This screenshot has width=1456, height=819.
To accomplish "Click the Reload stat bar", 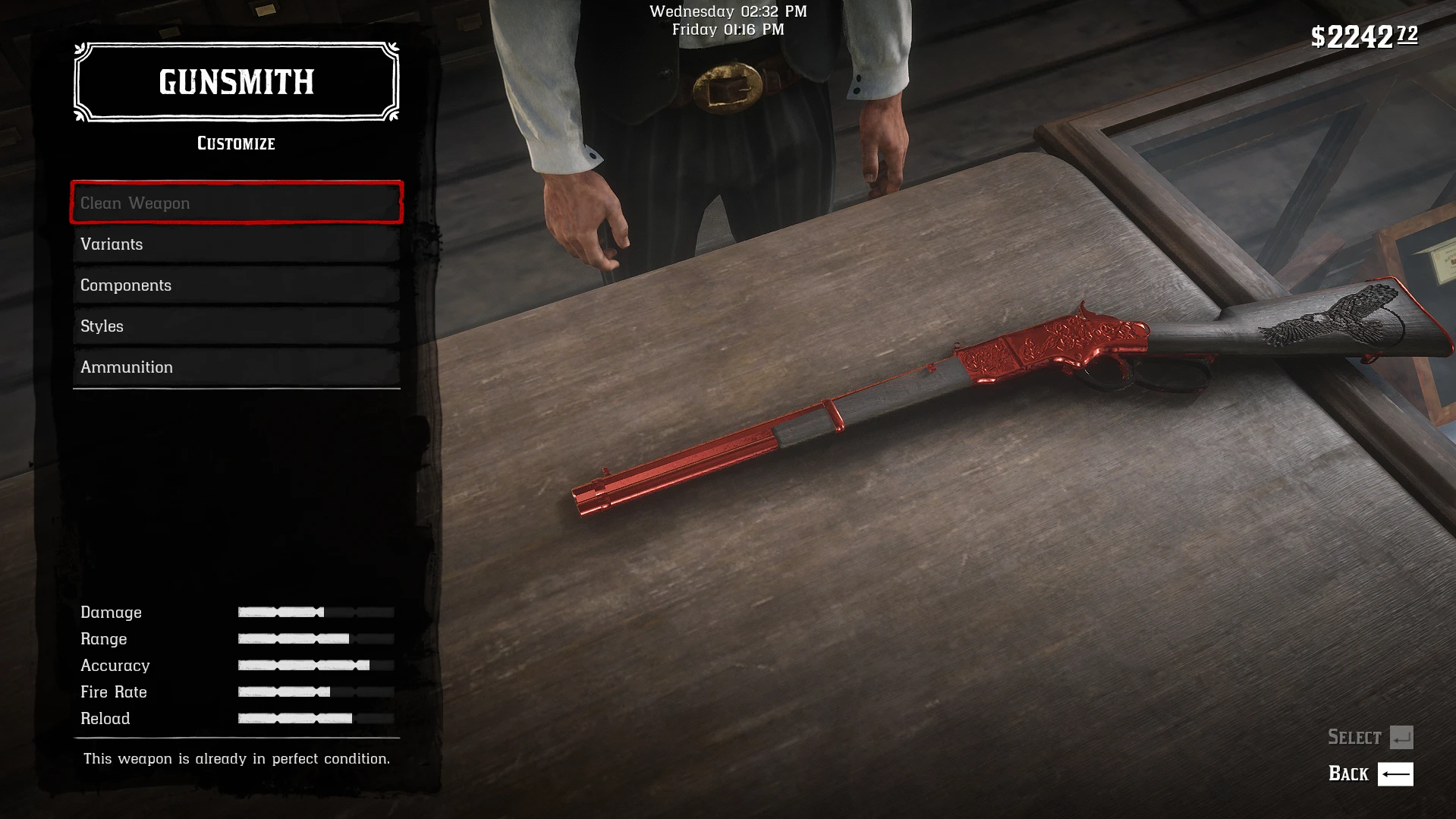I will (315, 718).
